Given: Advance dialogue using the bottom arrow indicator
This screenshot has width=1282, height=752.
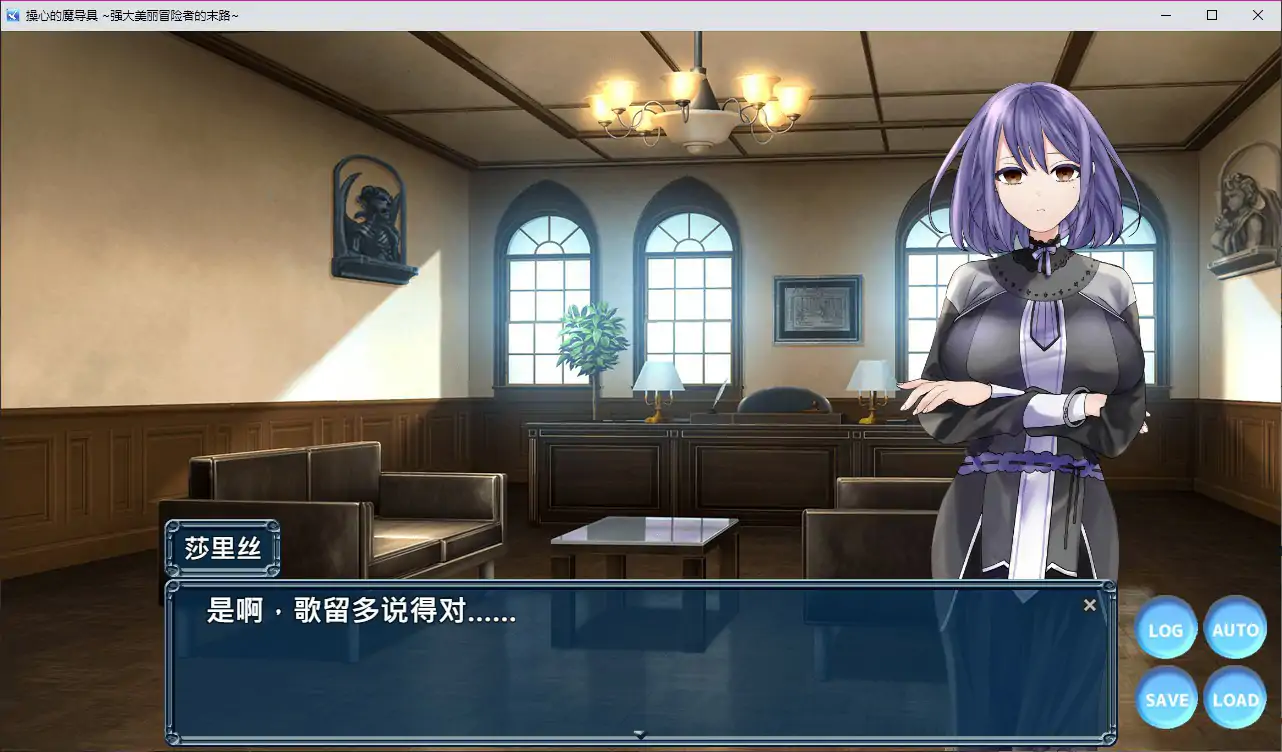Looking at the screenshot, I should [640, 734].
